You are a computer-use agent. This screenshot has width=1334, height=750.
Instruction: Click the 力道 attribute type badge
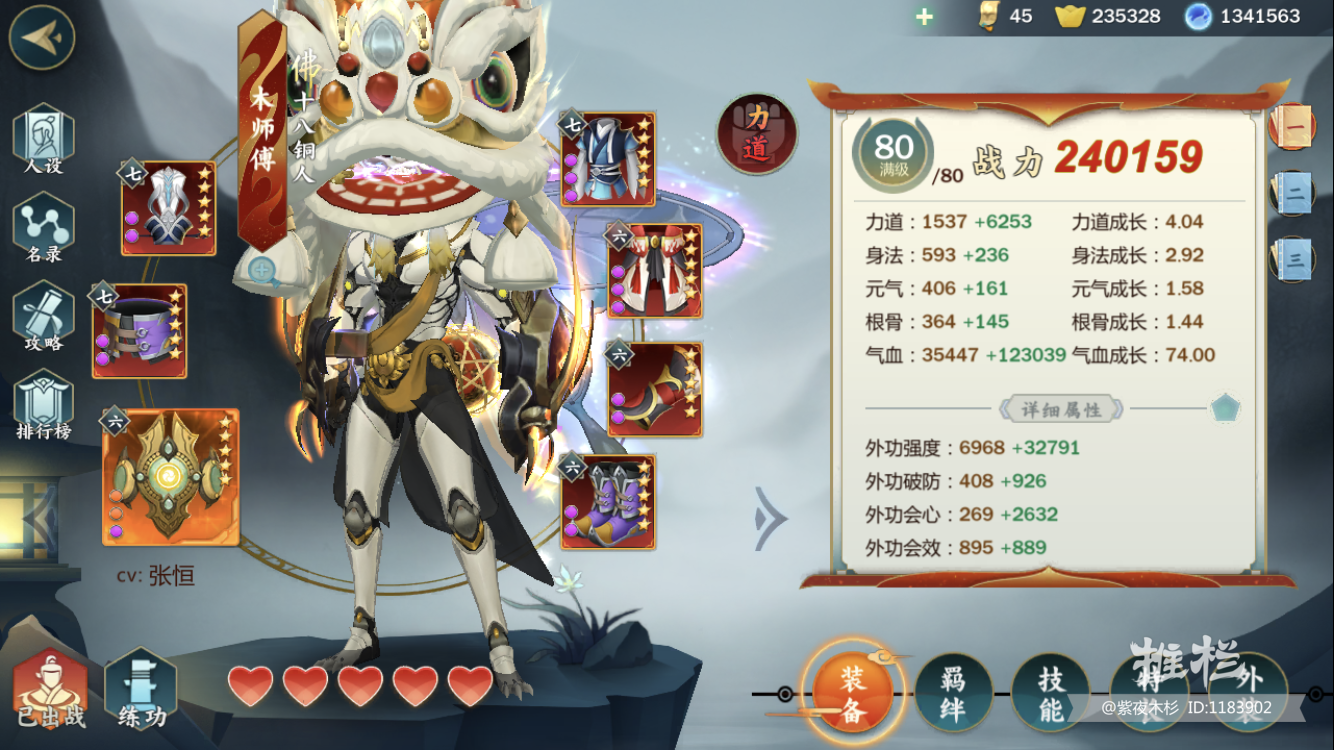point(757,134)
